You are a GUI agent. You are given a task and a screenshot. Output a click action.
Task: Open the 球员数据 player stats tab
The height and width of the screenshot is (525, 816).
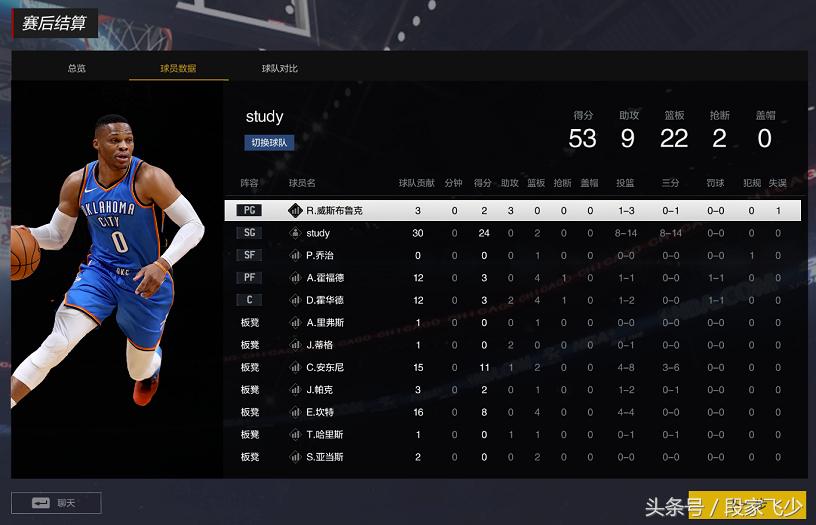point(178,68)
